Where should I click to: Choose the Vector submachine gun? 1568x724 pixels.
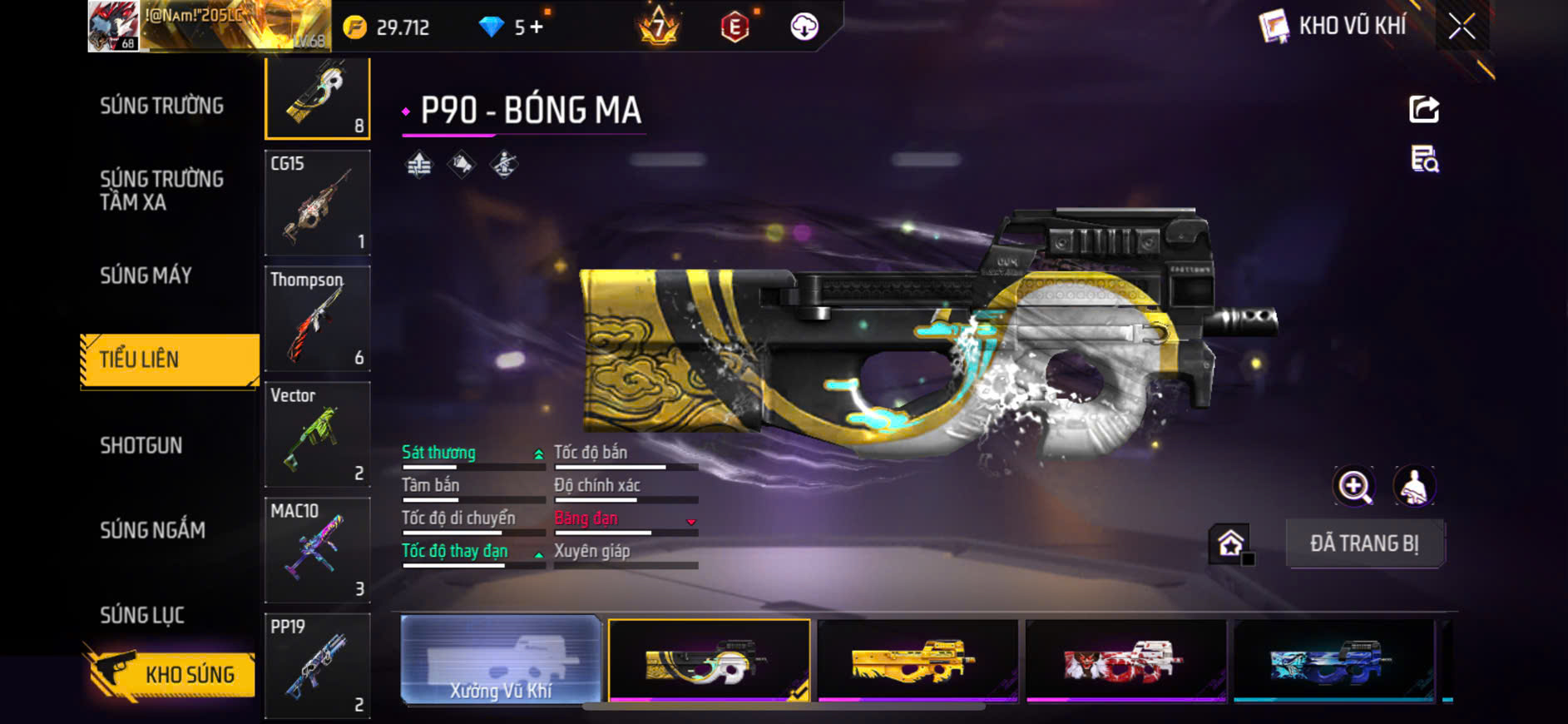tap(317, 434)
